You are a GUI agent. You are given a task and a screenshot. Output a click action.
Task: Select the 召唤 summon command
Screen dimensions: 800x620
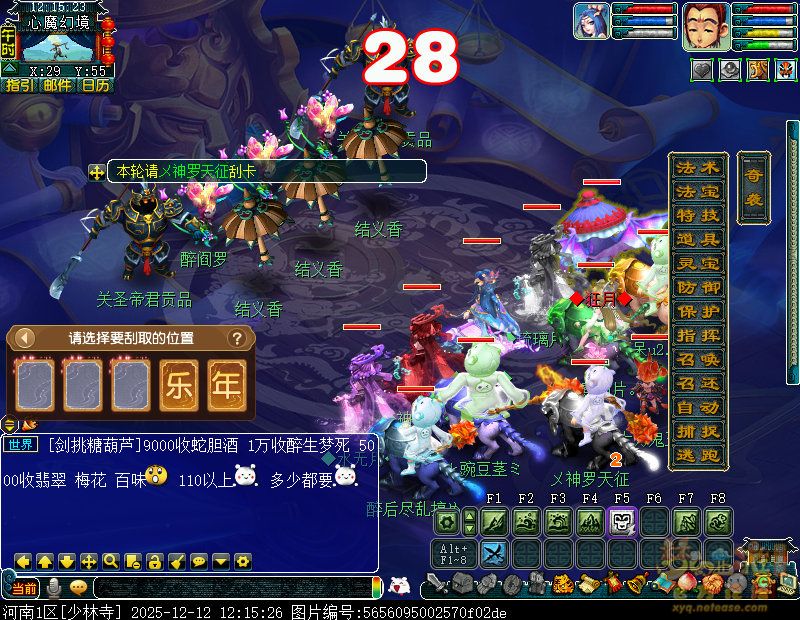click(698, 360)
